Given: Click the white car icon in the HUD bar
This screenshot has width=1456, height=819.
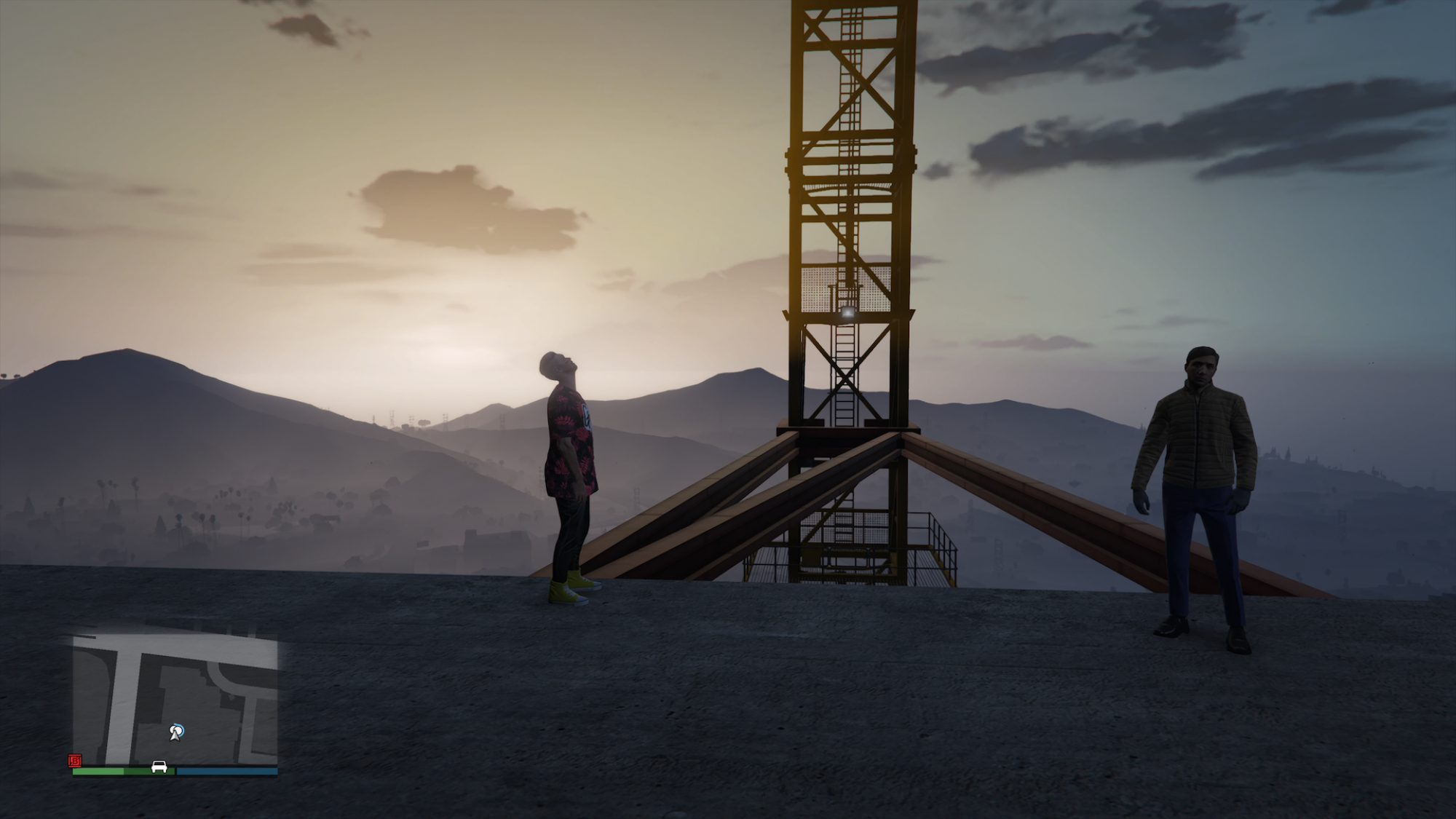Looking at the screenshot, I should 159,766.
